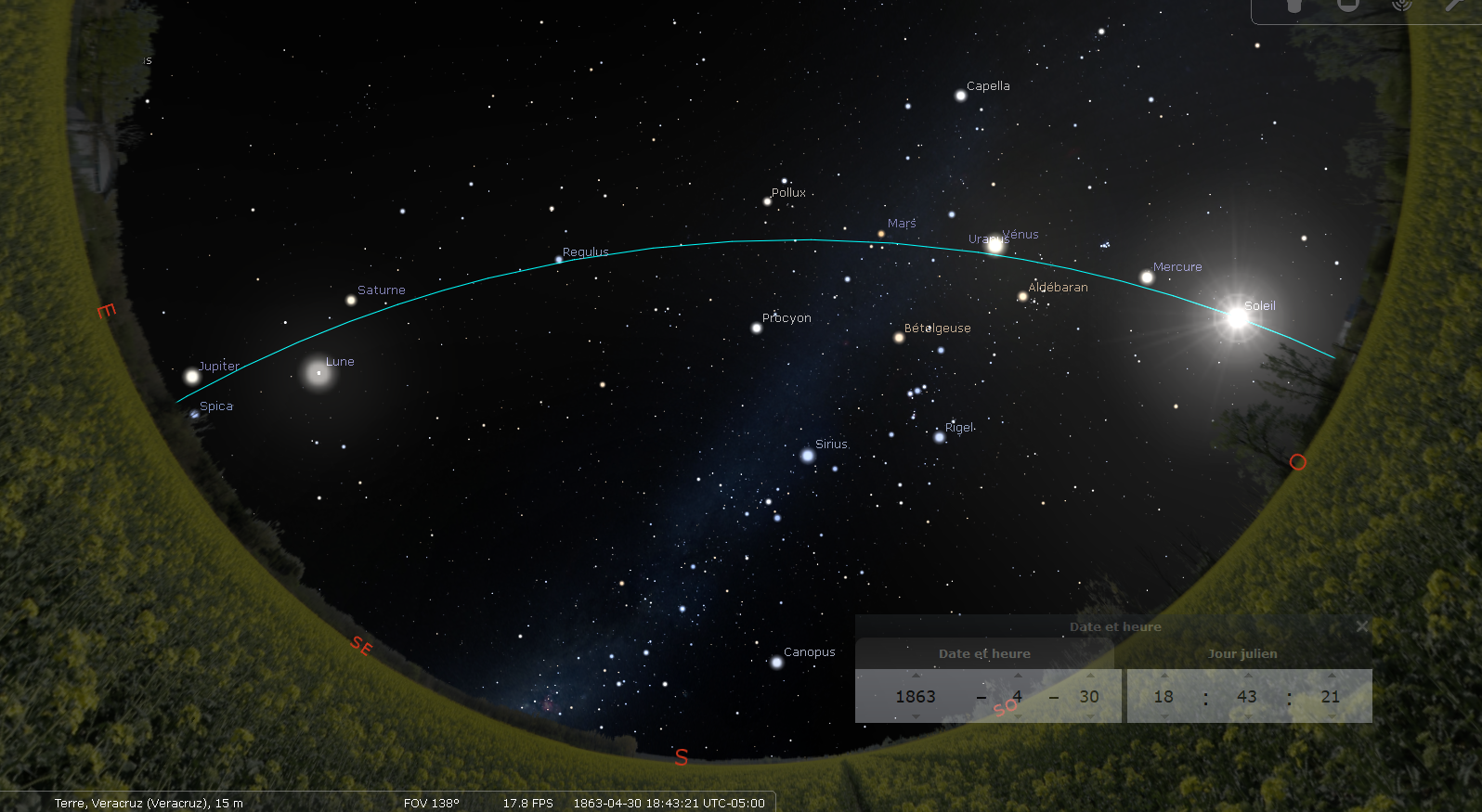Click the seconds field showing 21
The image size is (1482, 812).
(1331, 696)
